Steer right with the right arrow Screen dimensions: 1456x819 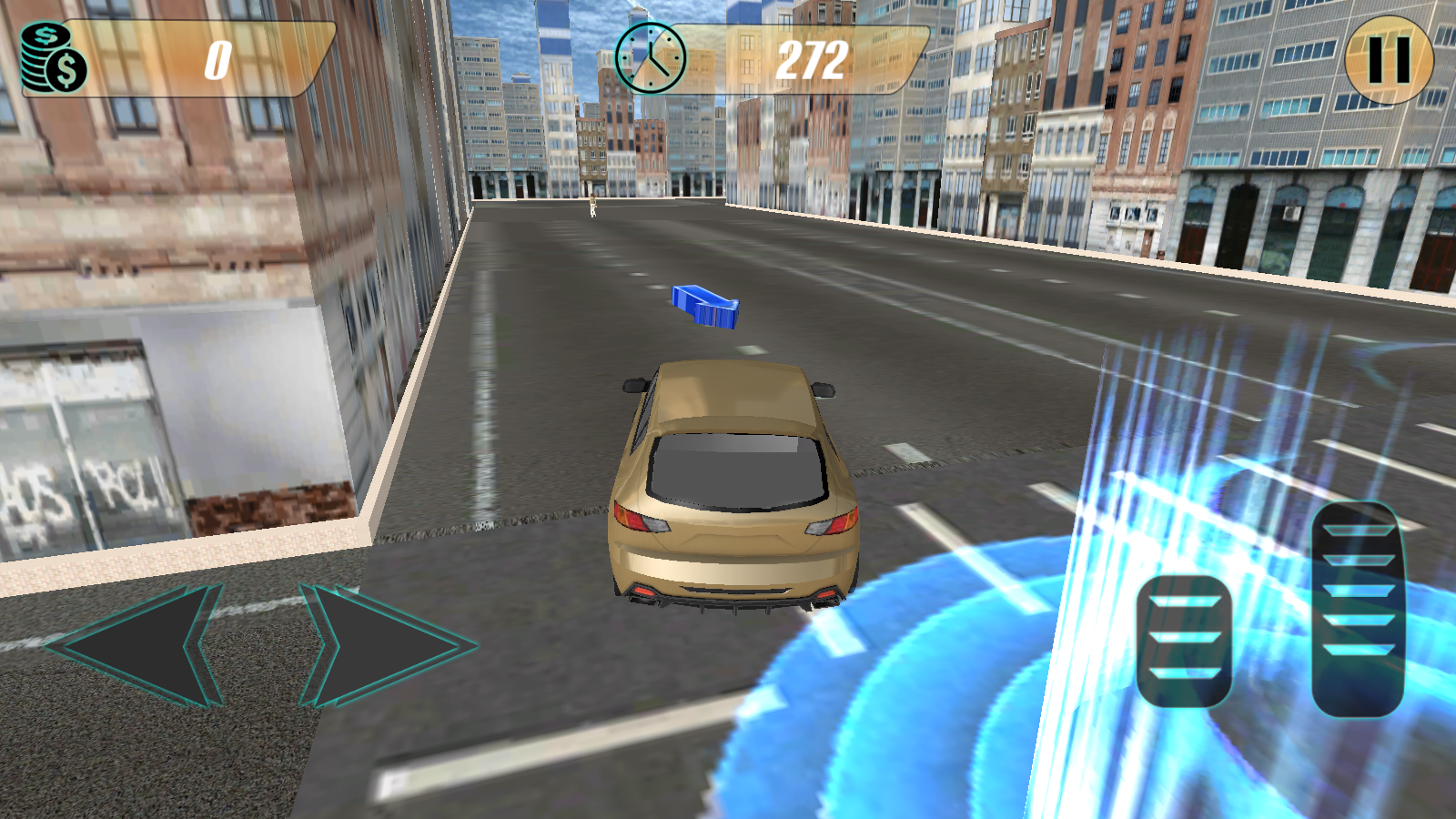coord(387,646)
